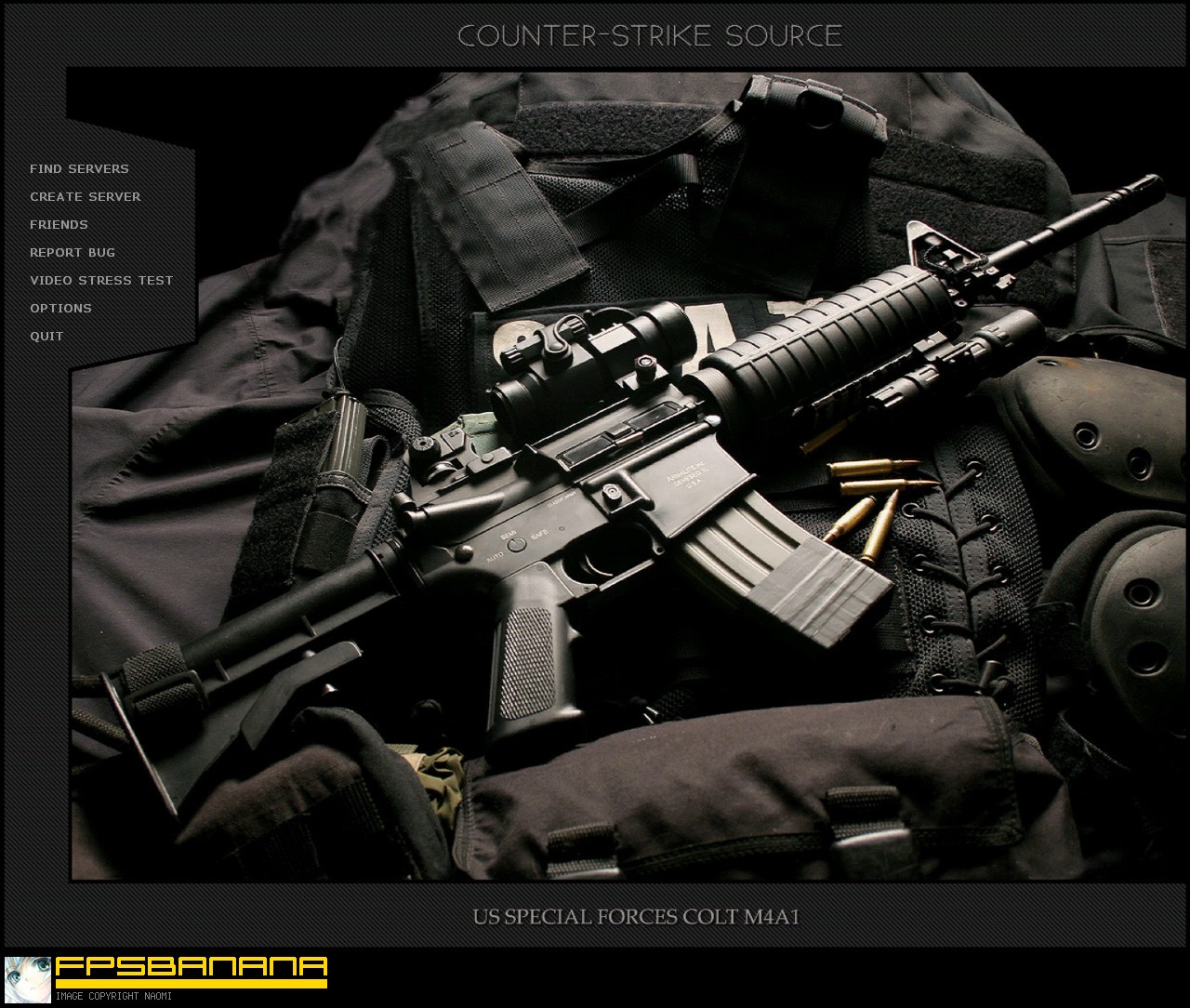Screen dimensions: 1190x1008
Task: Click the M4A1 rifle in the background artwork
Action: click(x=632, y=484)
